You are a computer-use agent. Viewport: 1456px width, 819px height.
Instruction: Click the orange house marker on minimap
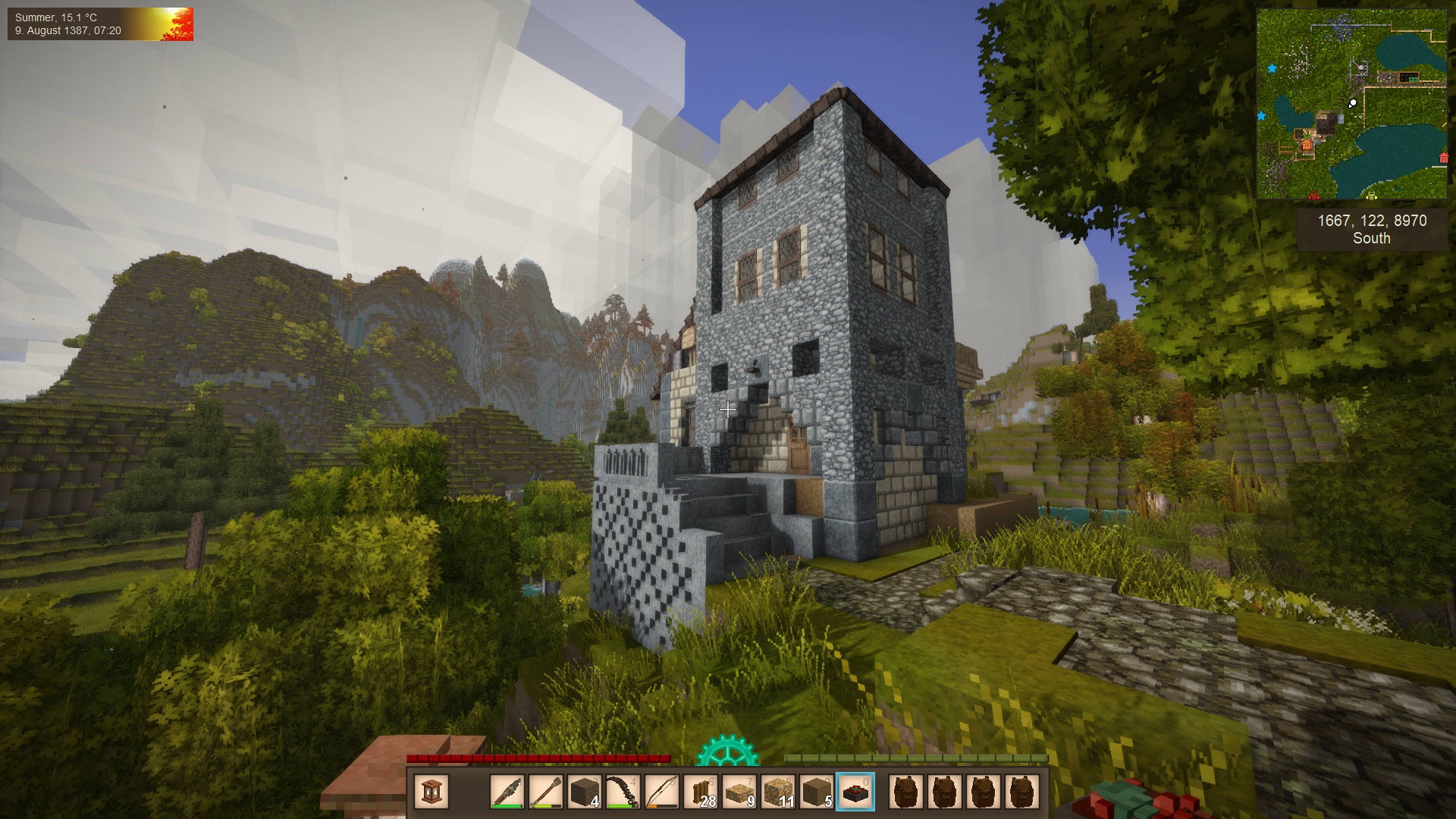pos(1307,144)
